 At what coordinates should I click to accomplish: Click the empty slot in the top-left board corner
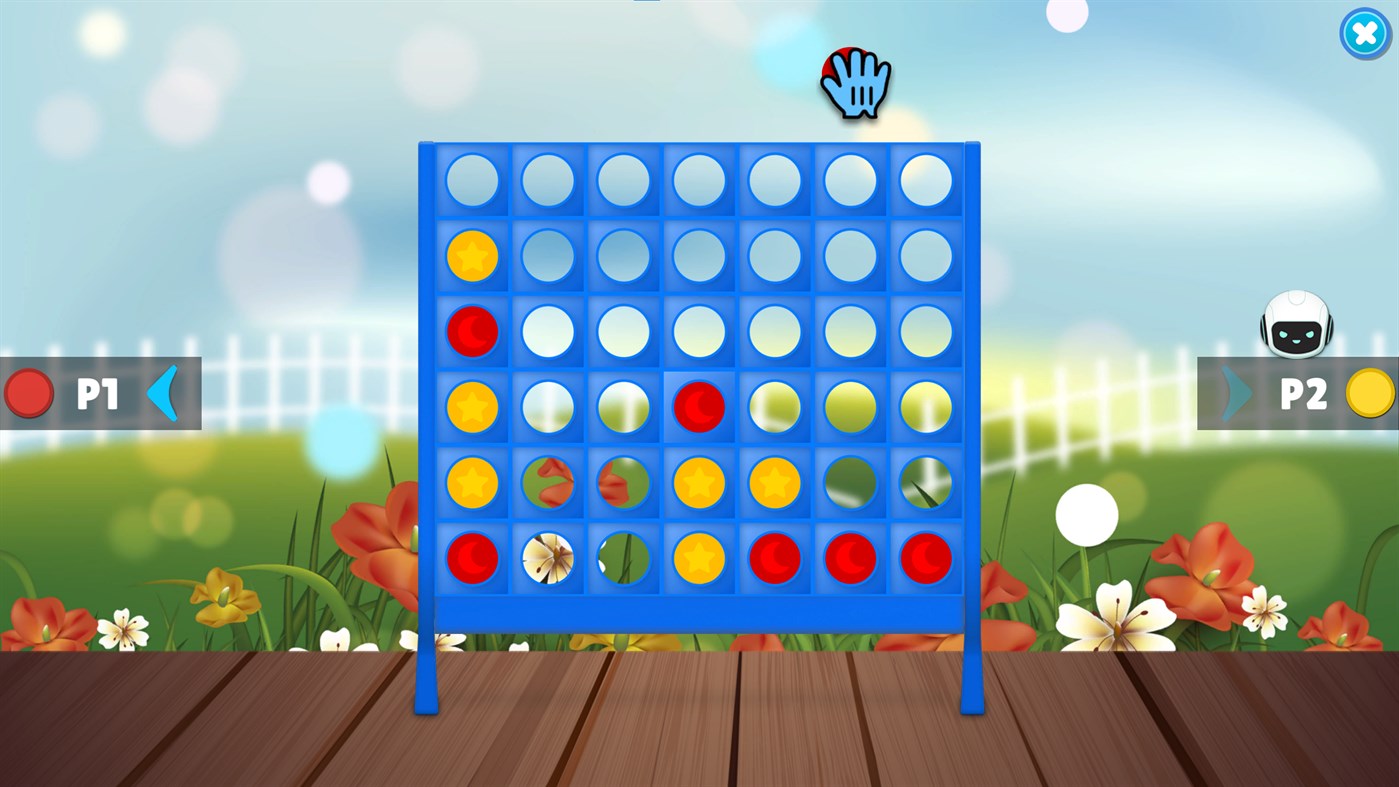point(472,180)
